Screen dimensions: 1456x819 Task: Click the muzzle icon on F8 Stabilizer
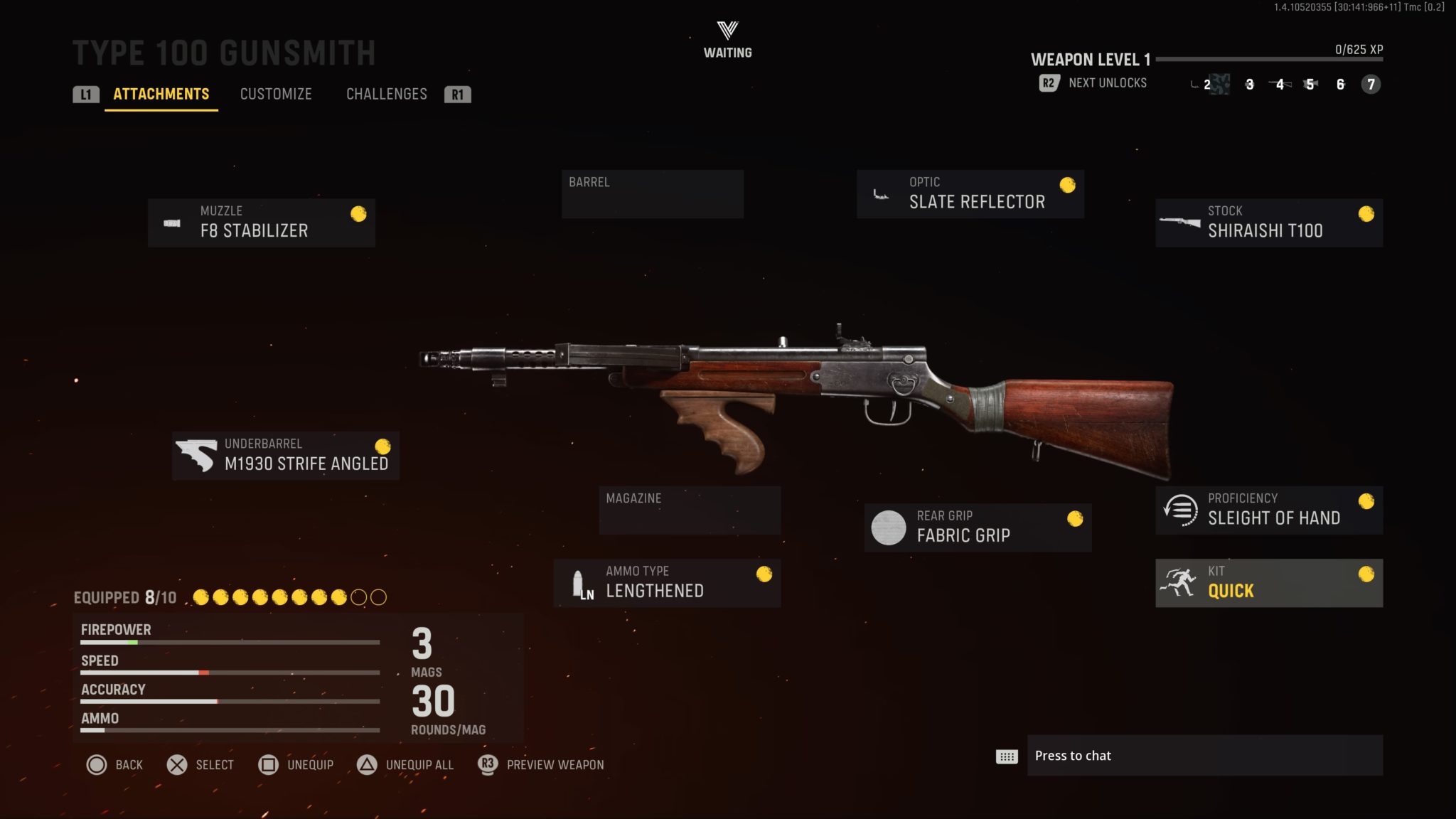(x=172, y=222)
